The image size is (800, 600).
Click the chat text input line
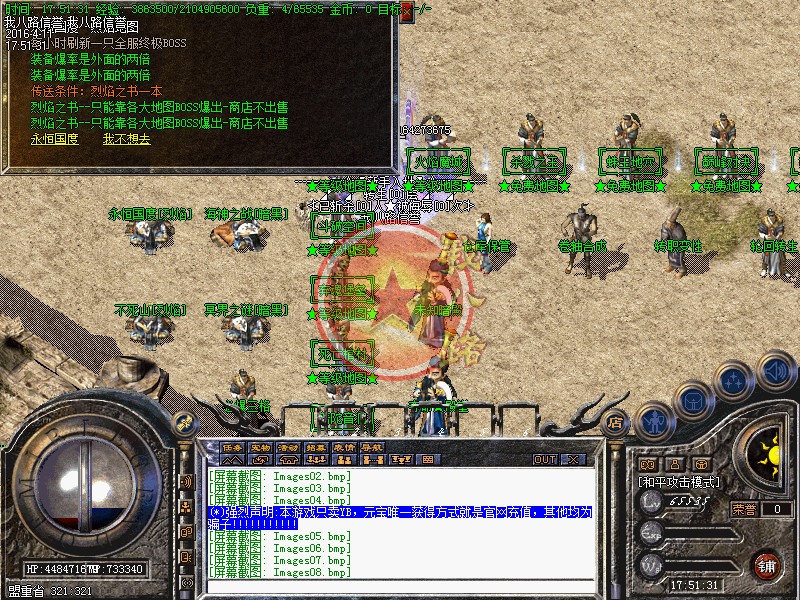pos(400,586)
